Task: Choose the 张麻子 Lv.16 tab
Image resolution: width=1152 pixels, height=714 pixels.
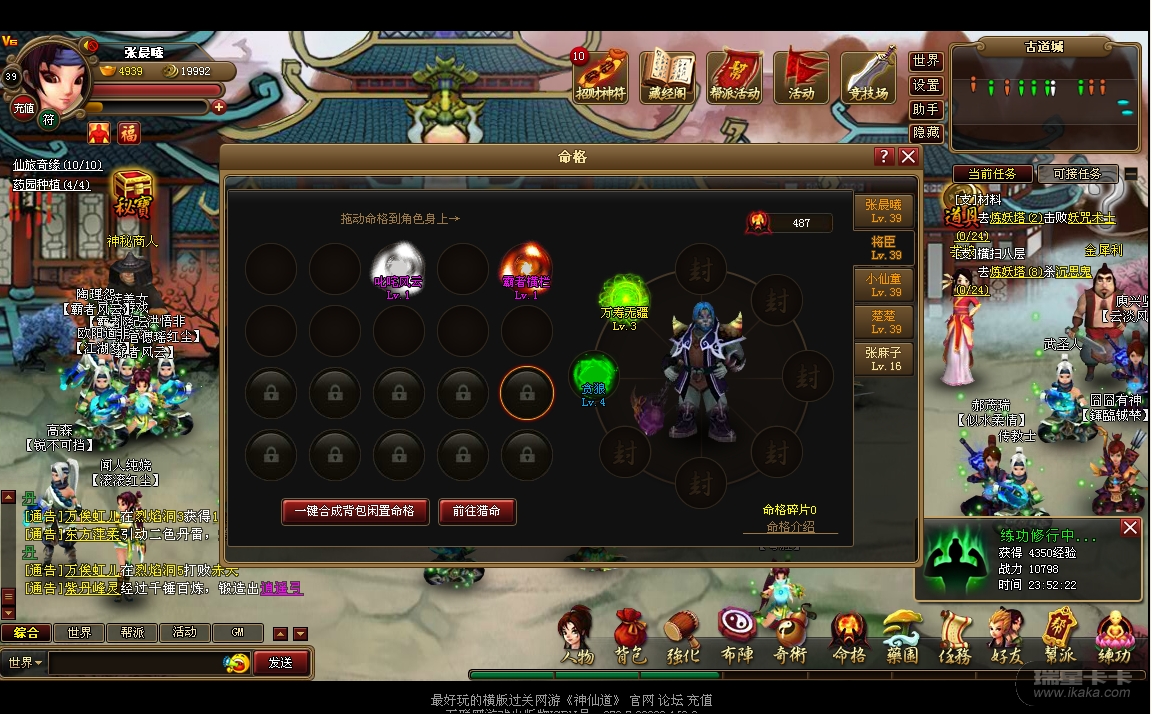Action: pos(884,359)
